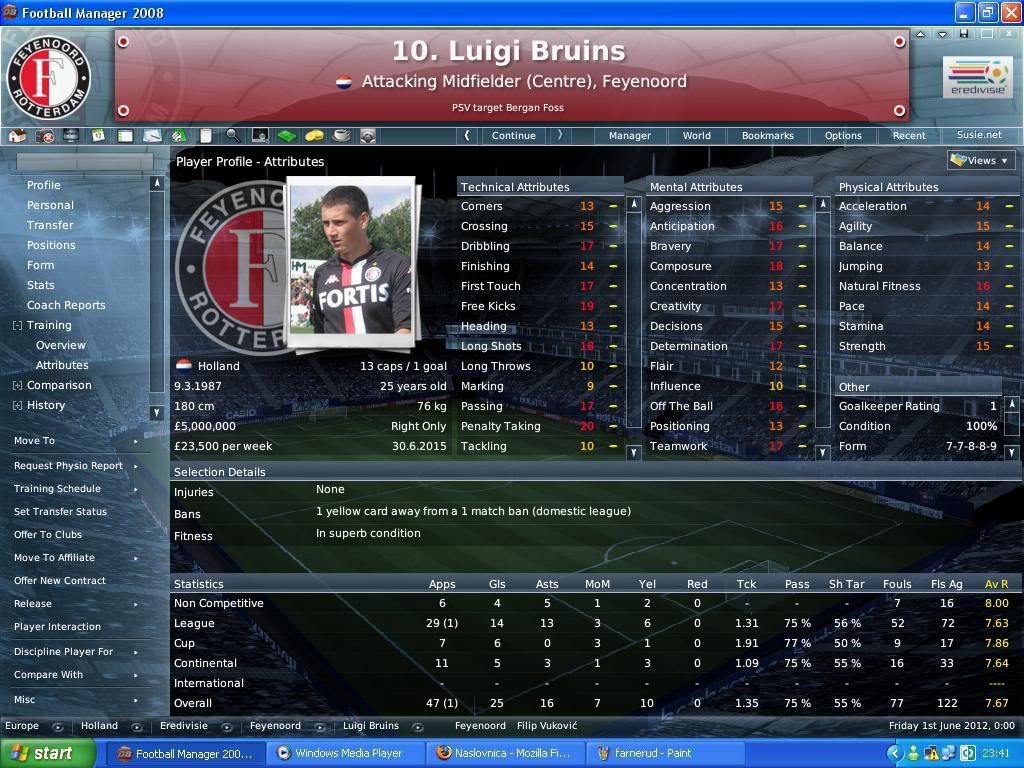The height and width of the screenshot is (768, 1024).
Task: Switch to Windows Media Player in taskbar
Action: click(345, 753)
